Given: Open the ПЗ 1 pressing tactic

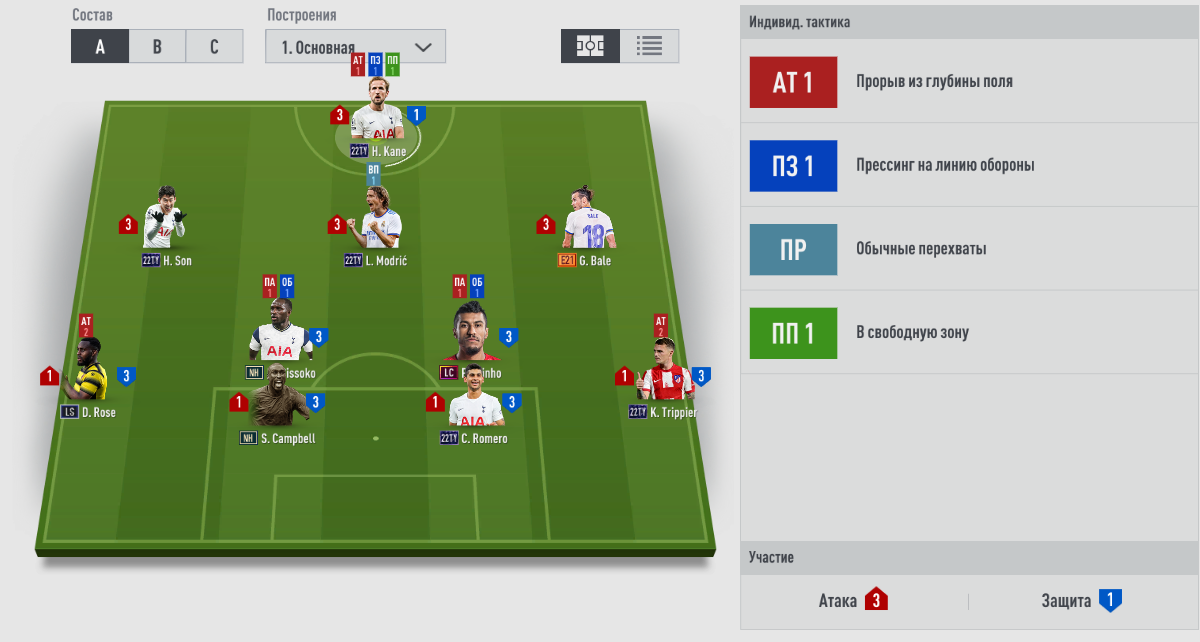Looking at the screenshot, I should pos(793,165).
